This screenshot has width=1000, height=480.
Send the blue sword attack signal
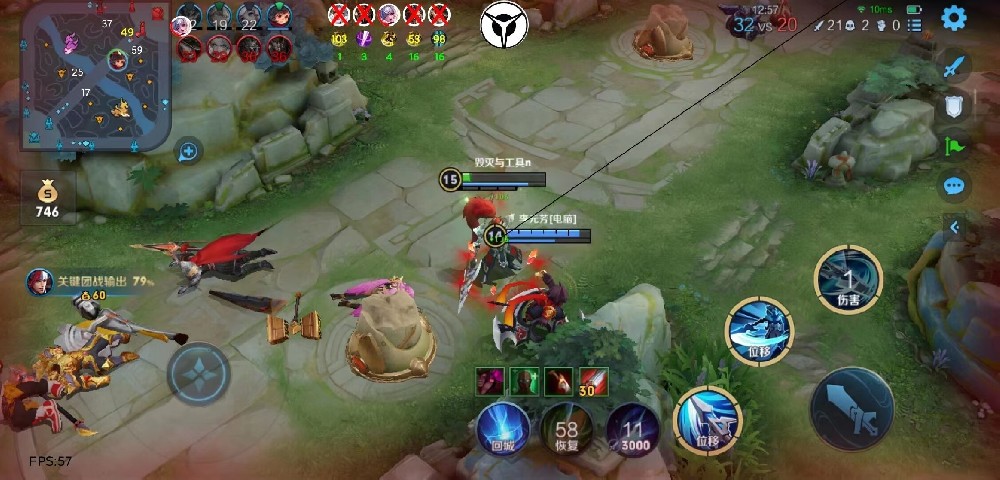point(954,67)
